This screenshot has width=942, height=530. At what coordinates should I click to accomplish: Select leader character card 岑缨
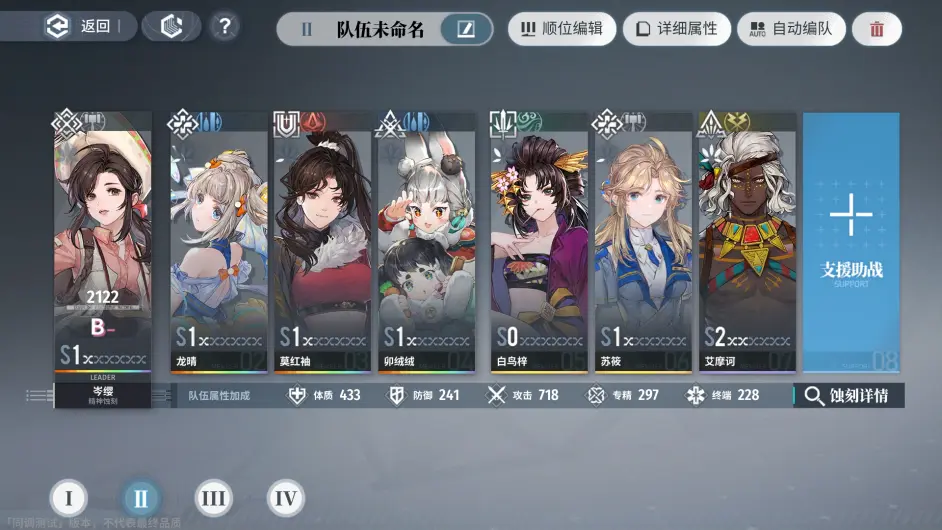pyautogui.click(x=103, y=250)
